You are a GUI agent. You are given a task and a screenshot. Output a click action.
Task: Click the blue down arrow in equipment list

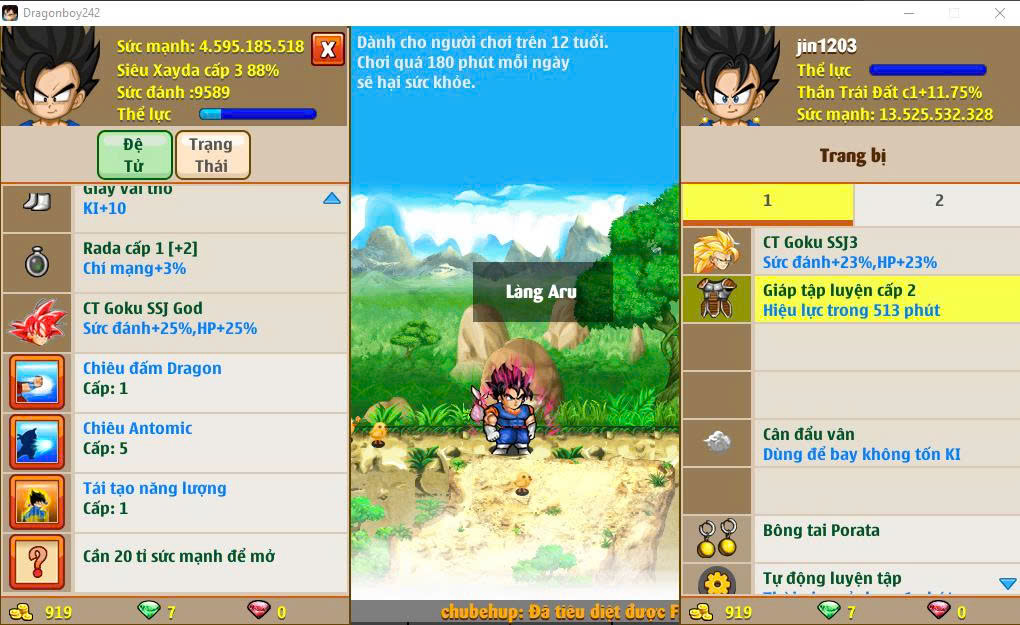point(1007,583)
